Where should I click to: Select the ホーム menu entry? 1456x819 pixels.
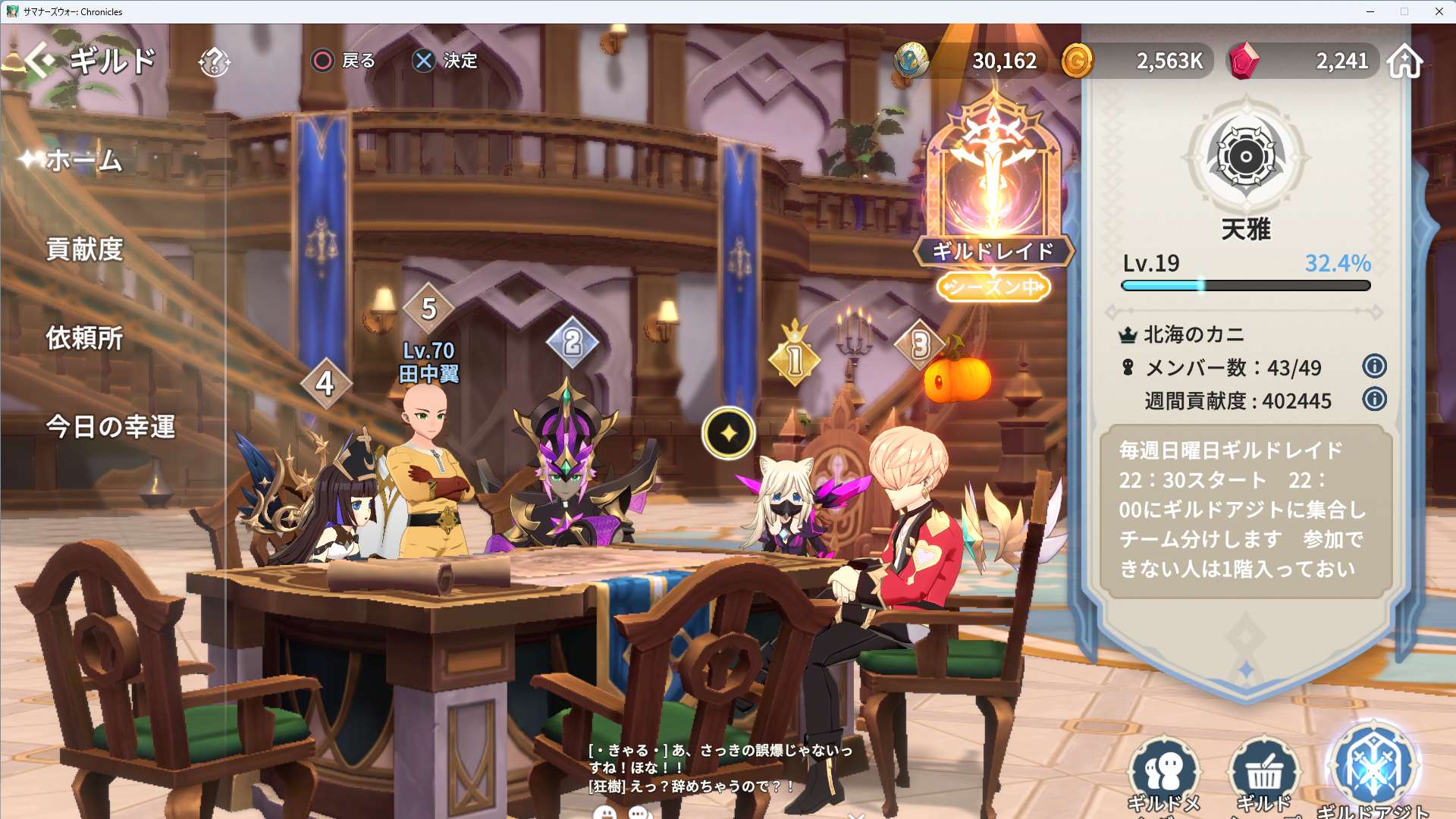click(83, 161)
